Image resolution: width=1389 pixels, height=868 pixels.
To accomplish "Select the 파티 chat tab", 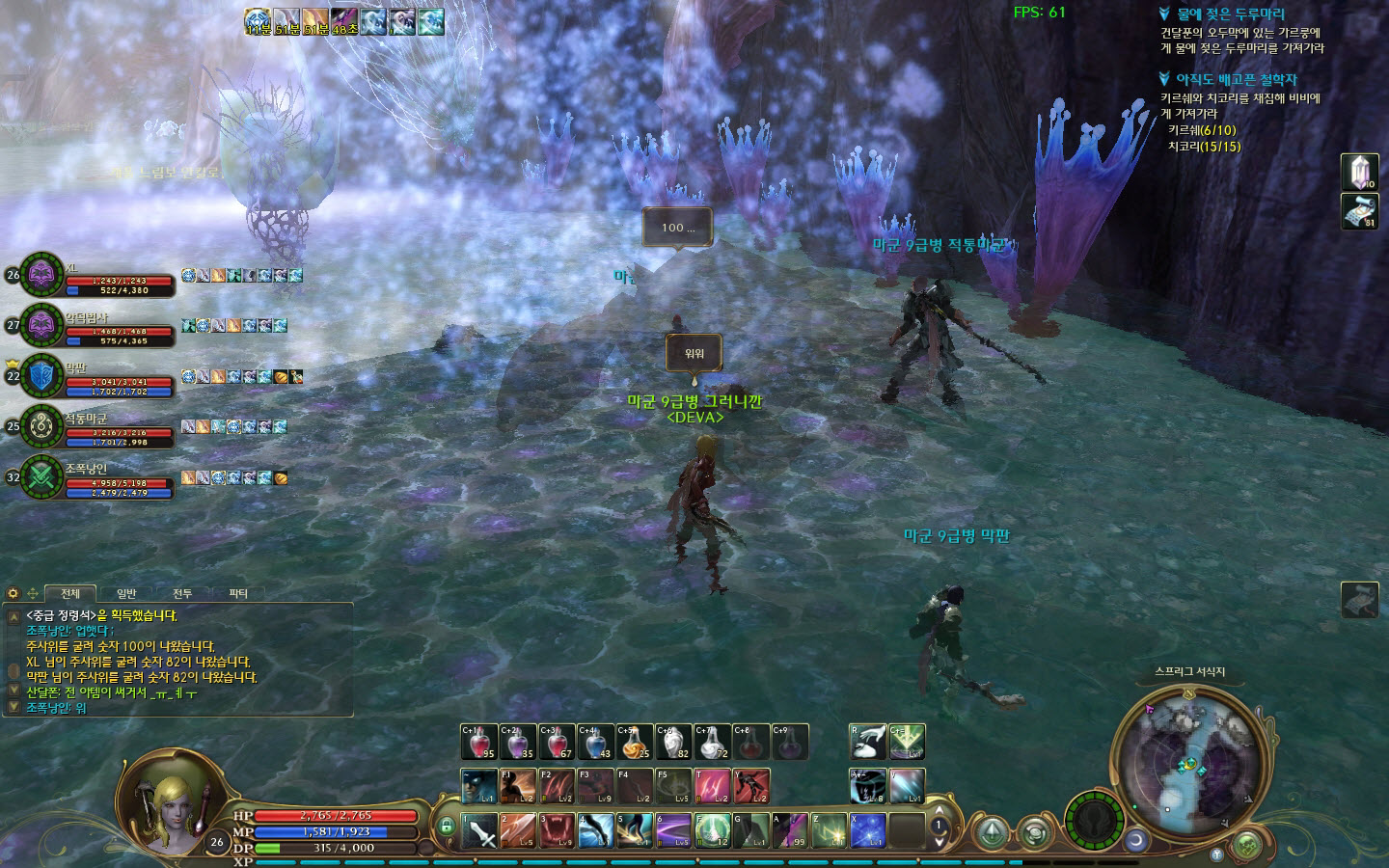I will point(238,593).
